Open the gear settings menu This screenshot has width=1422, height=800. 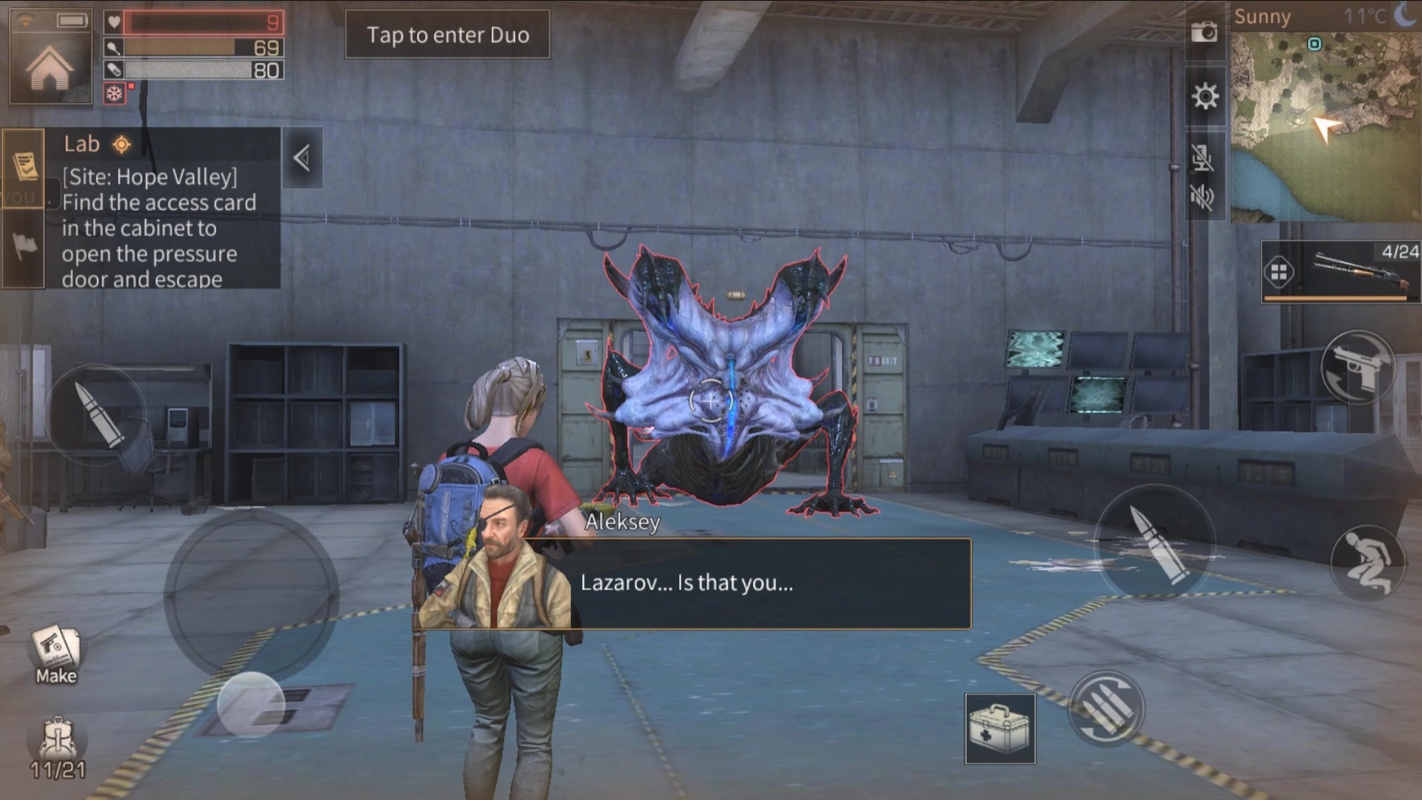coord(1206,96)
